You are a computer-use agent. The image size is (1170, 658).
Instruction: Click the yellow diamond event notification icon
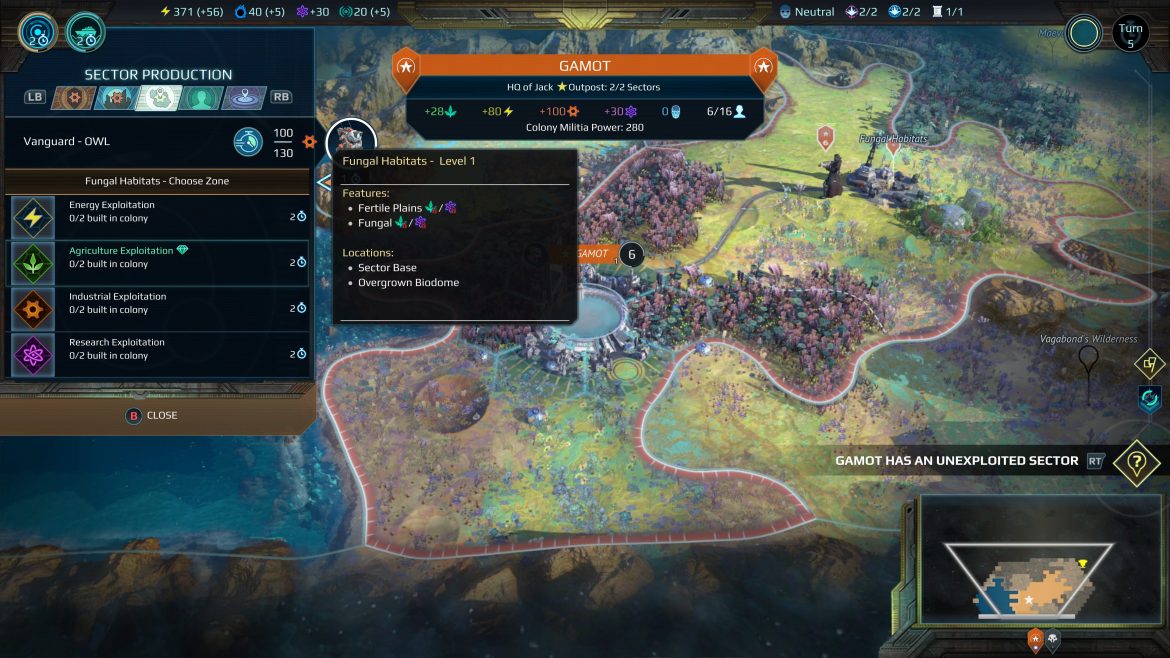1150,365
